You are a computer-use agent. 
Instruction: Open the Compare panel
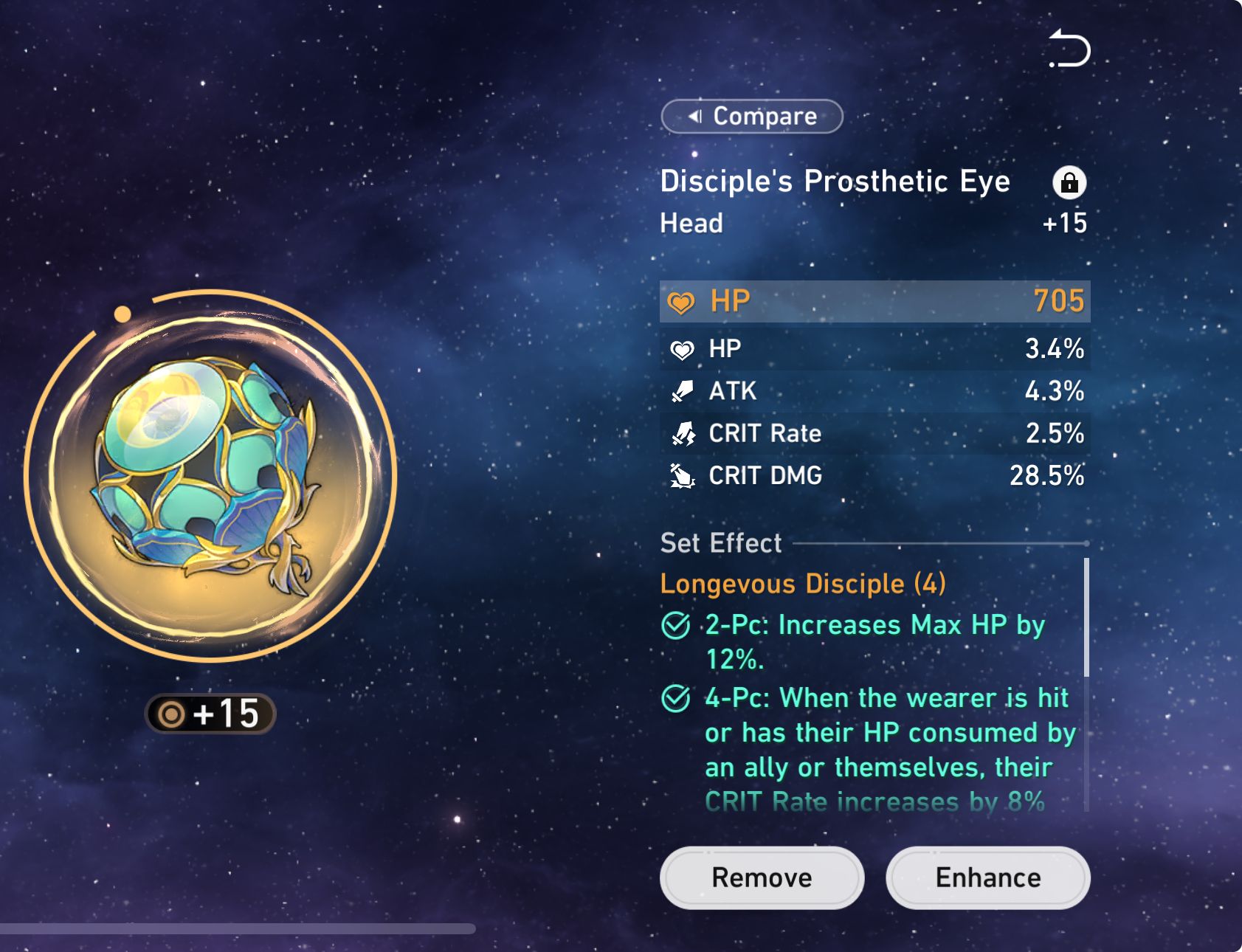point(751,117)
